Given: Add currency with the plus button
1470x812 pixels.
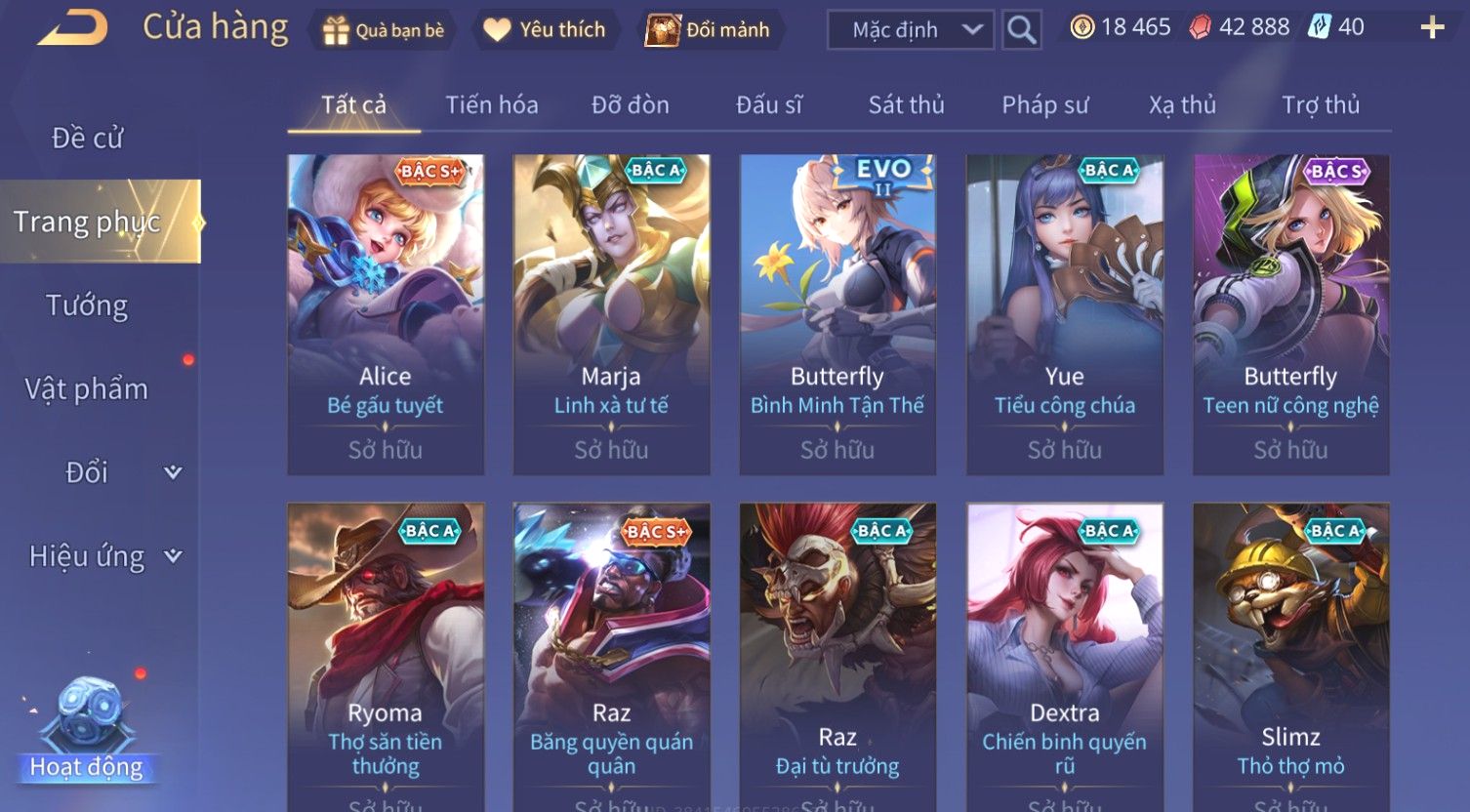Looking at the screenshot, I should [x=1432, y=27].
